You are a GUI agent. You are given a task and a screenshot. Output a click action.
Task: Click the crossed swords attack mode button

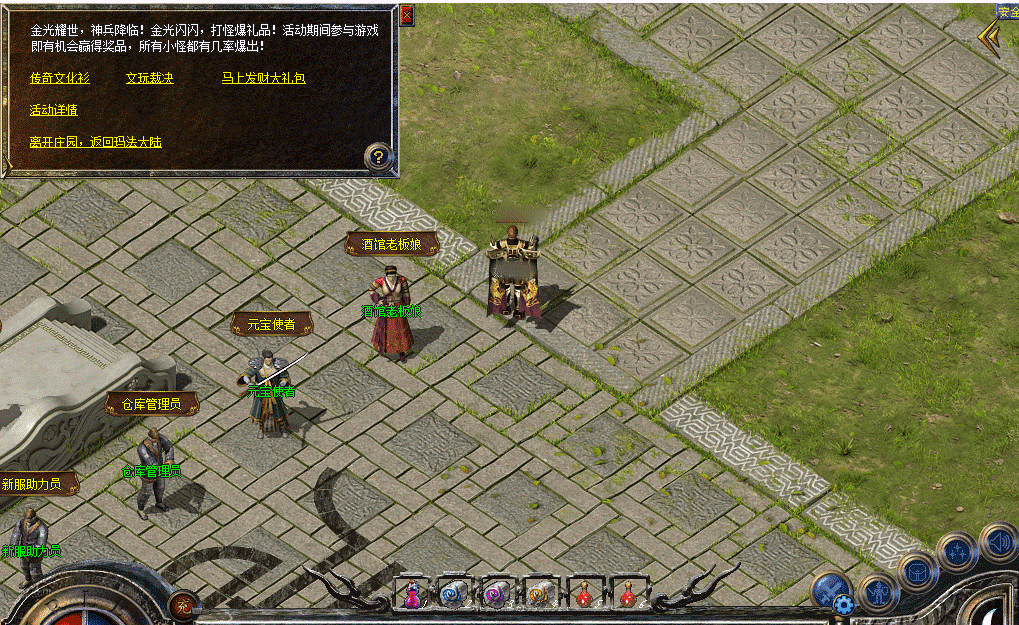click(830, 588)
